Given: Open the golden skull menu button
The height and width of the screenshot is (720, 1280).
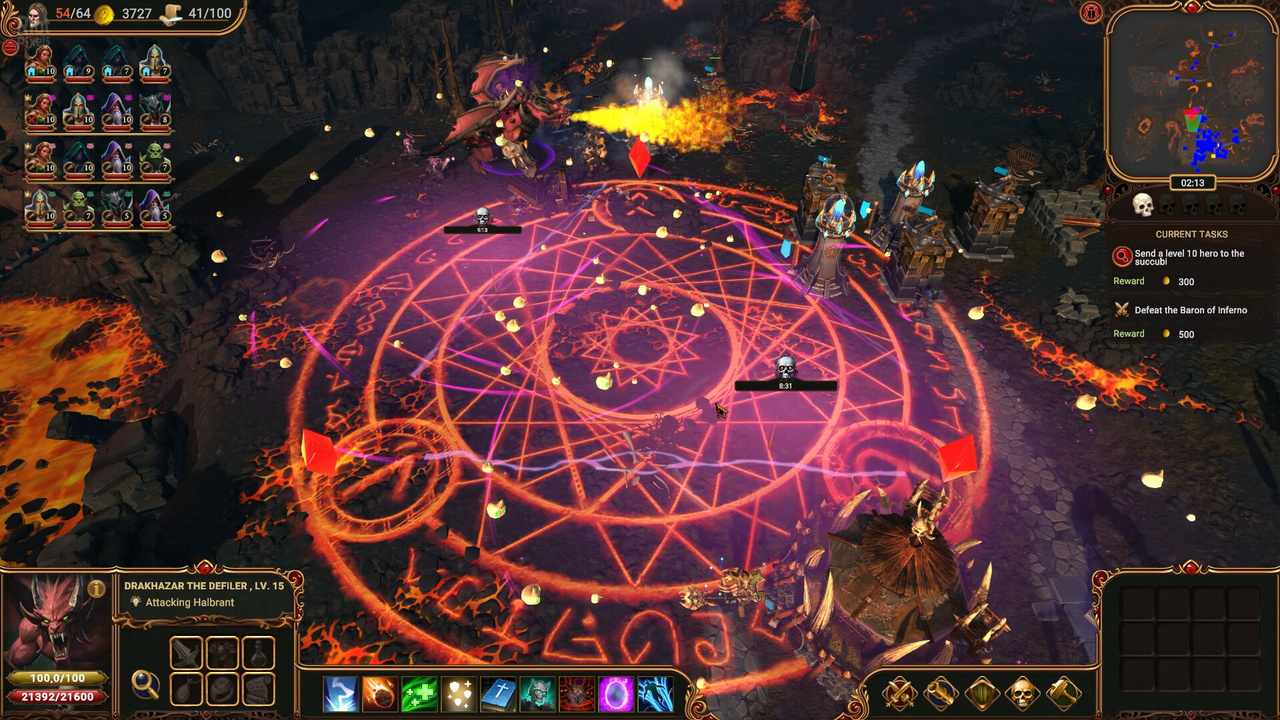Looking at the screenshot, I should (1022, 692).
